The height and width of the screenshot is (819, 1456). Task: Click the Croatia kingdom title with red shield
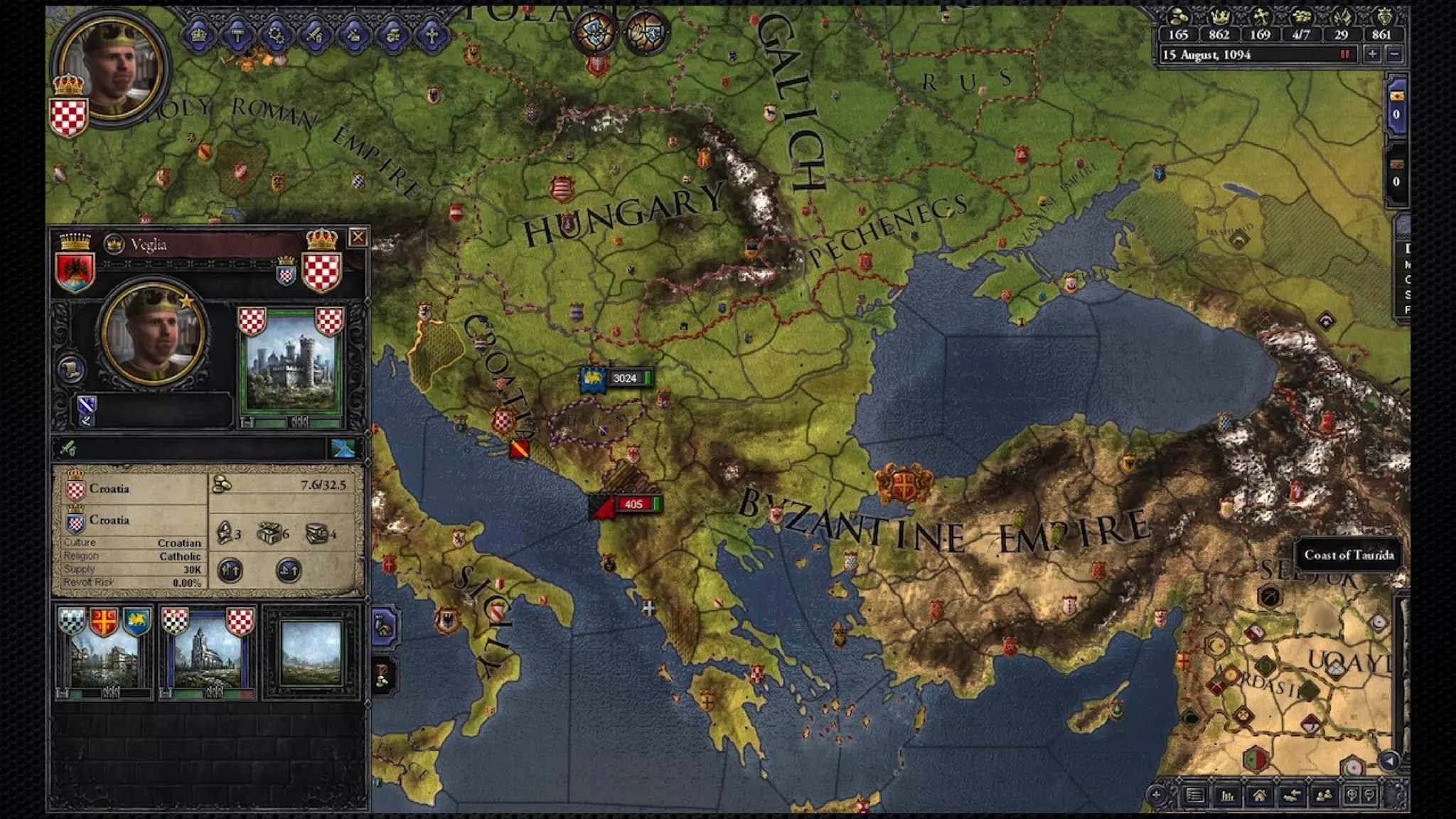click(x=108, y=489)
